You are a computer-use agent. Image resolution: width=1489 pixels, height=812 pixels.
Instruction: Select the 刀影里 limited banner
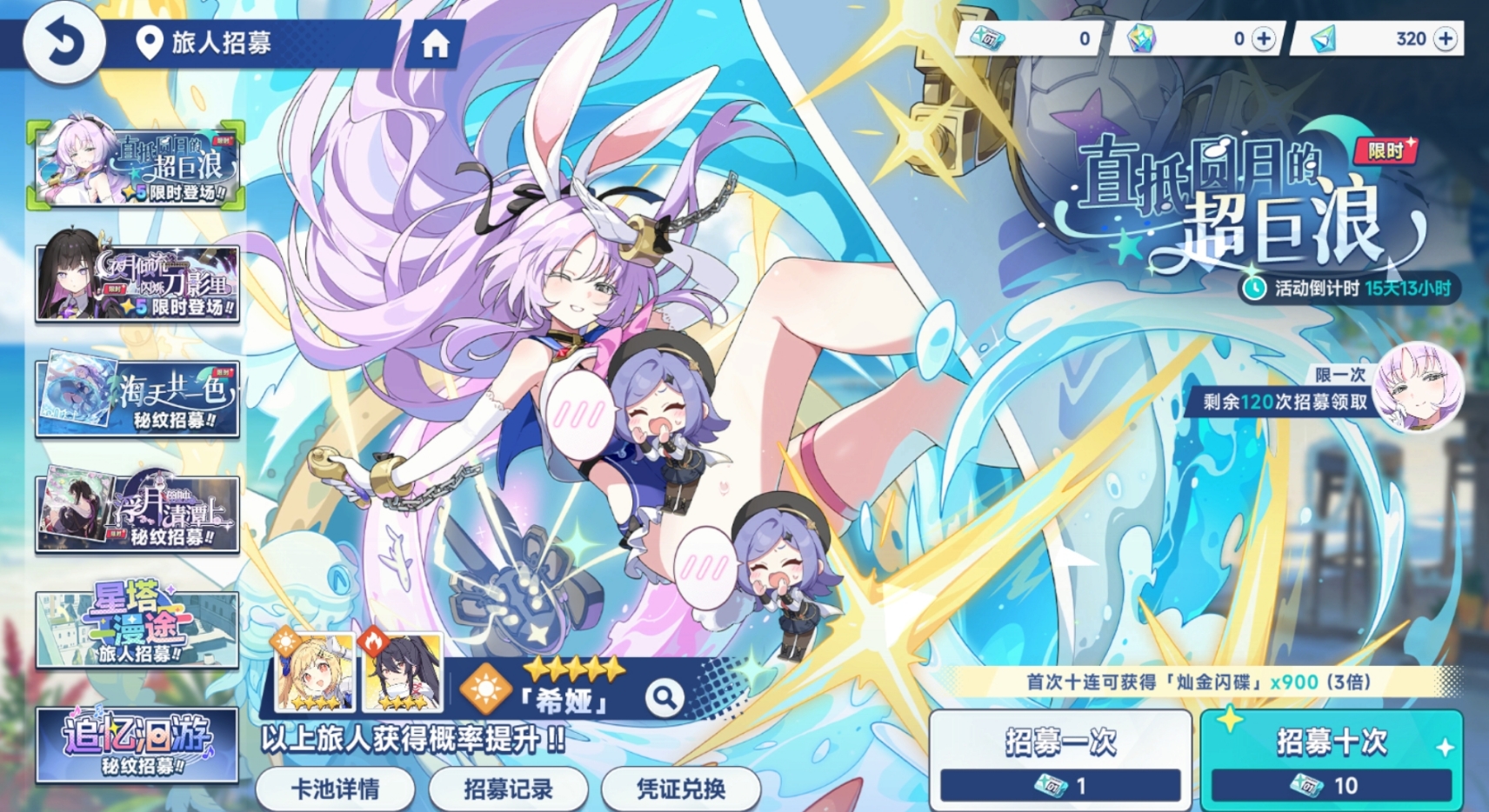[136, 280]
